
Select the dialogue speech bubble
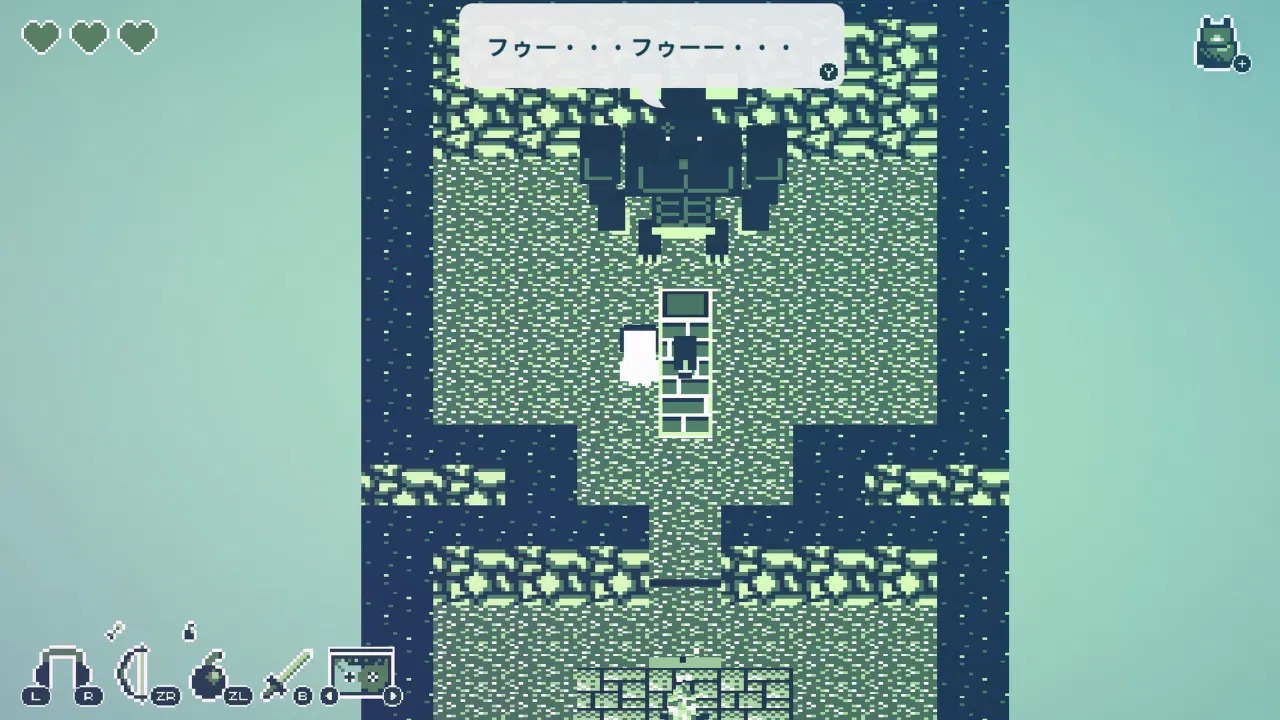point(650,45)
